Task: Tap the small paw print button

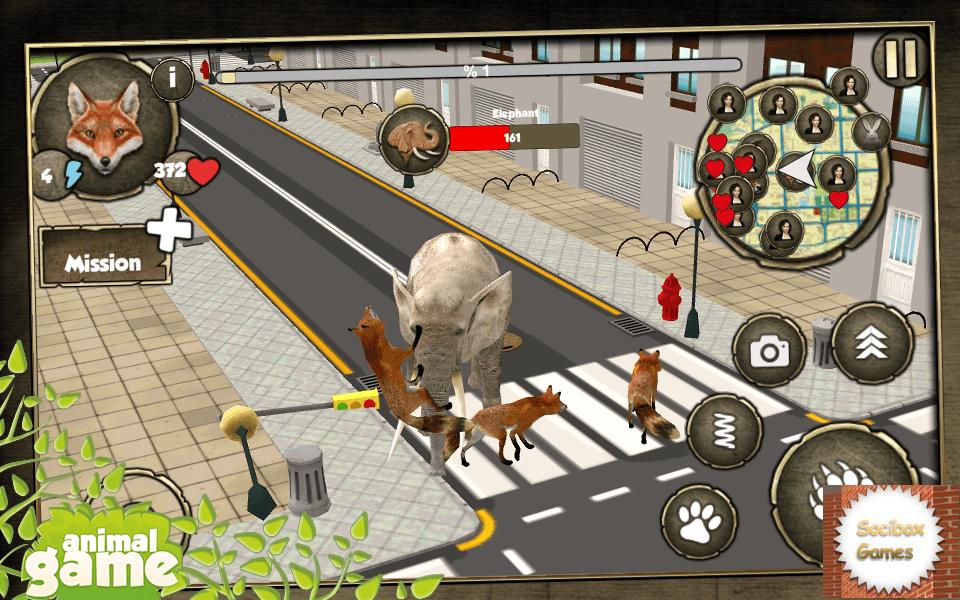Action: (699, 521)
